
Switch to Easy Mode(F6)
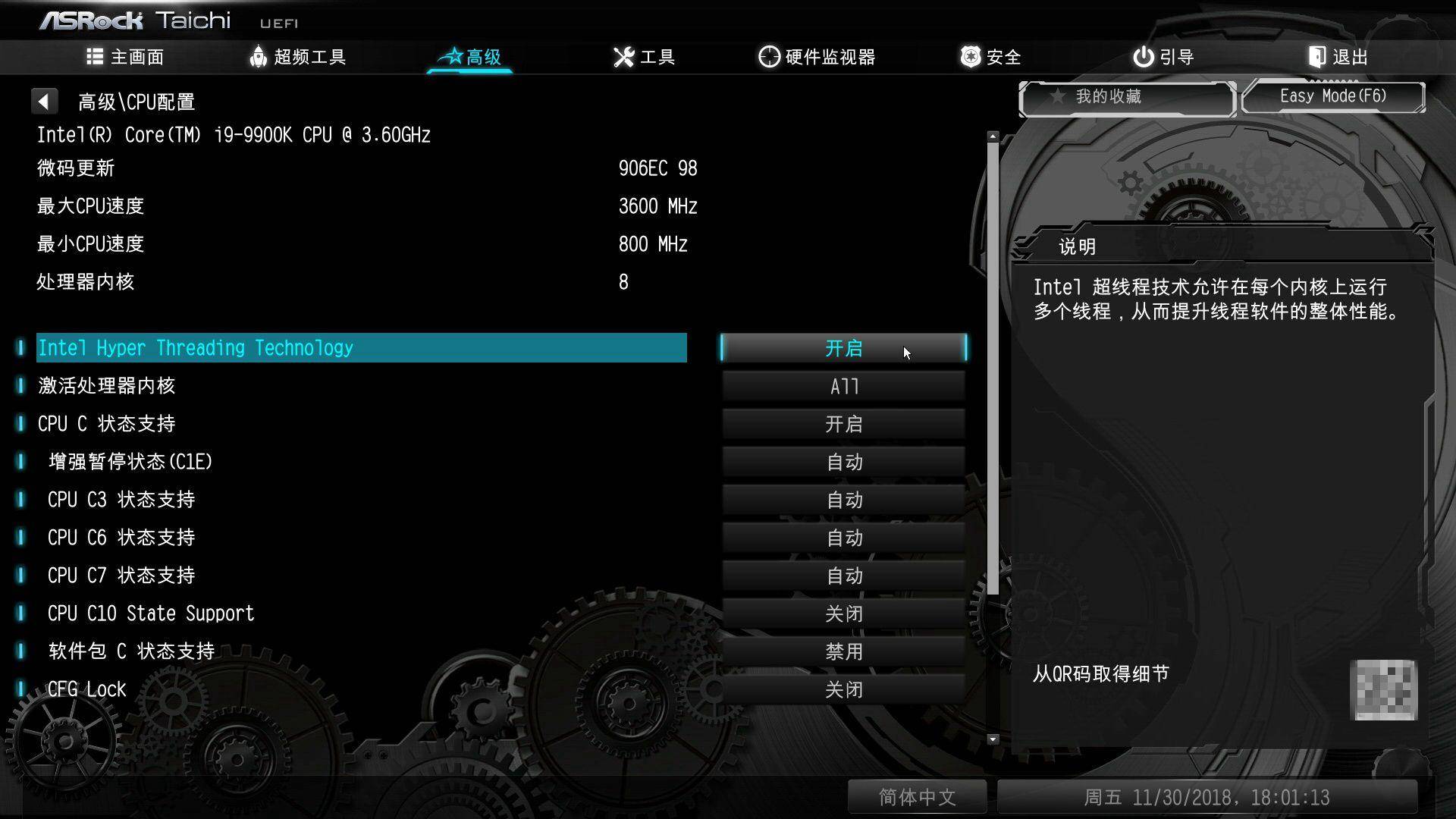(x=1332, y=96)
